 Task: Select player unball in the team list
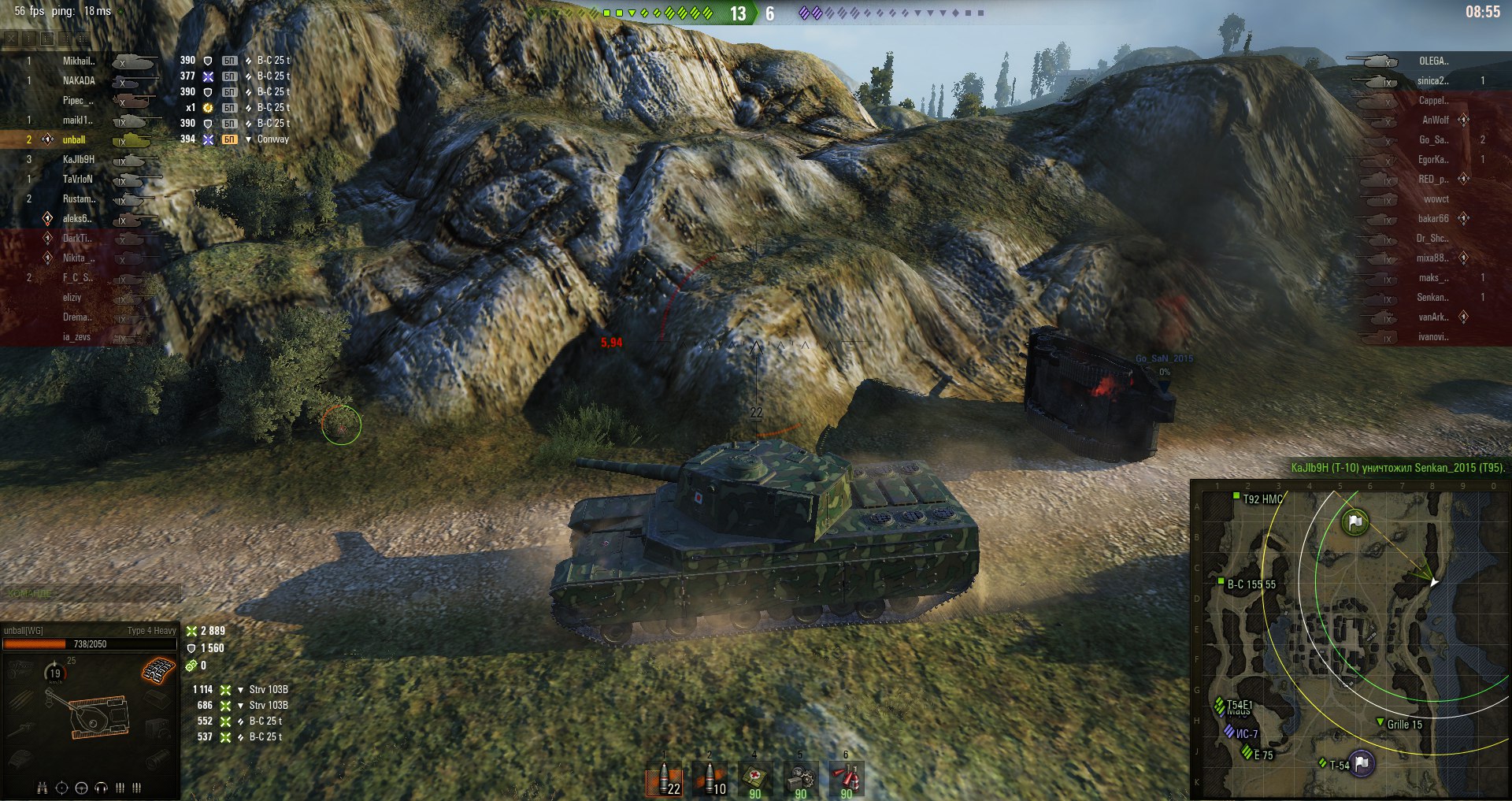[74, 140]
